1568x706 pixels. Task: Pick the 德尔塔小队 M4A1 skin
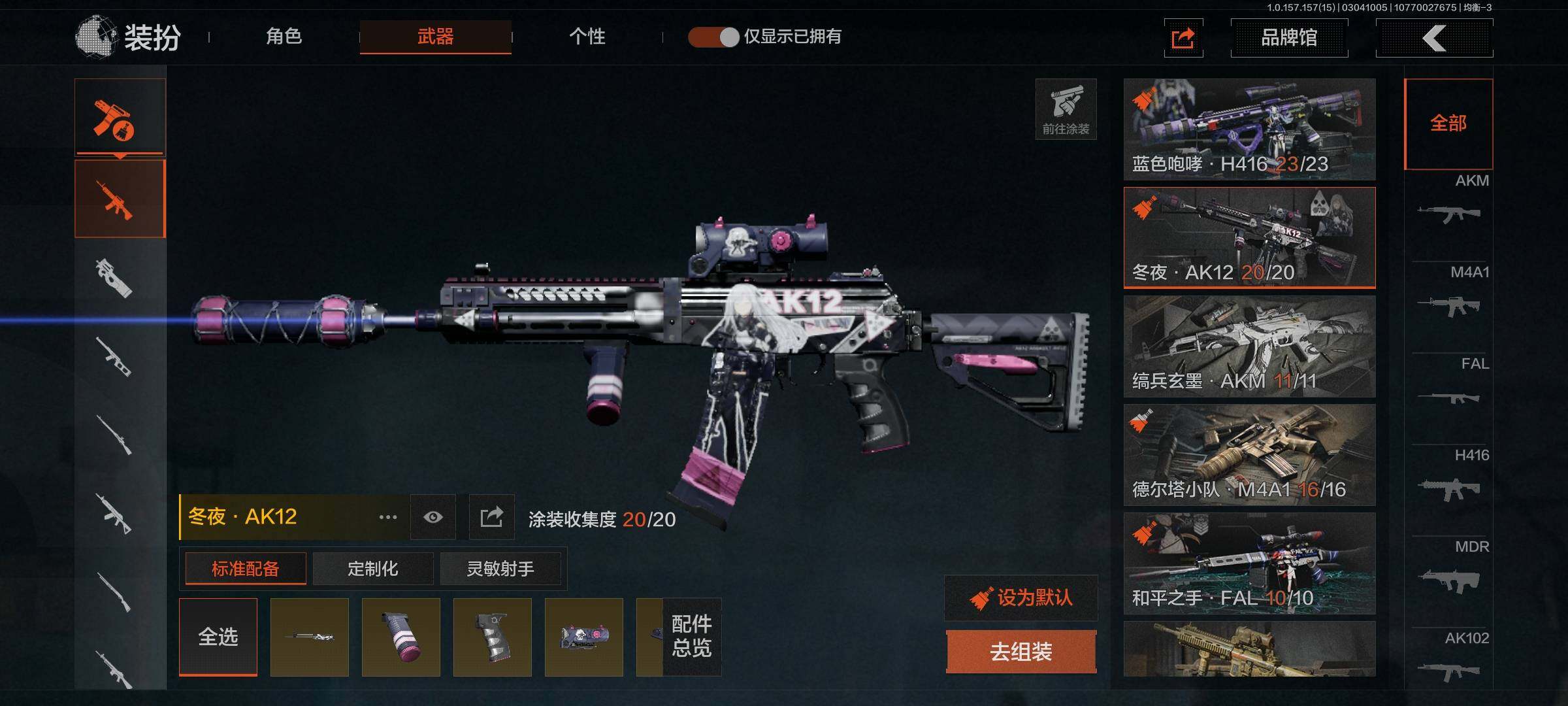point(1249,455)
